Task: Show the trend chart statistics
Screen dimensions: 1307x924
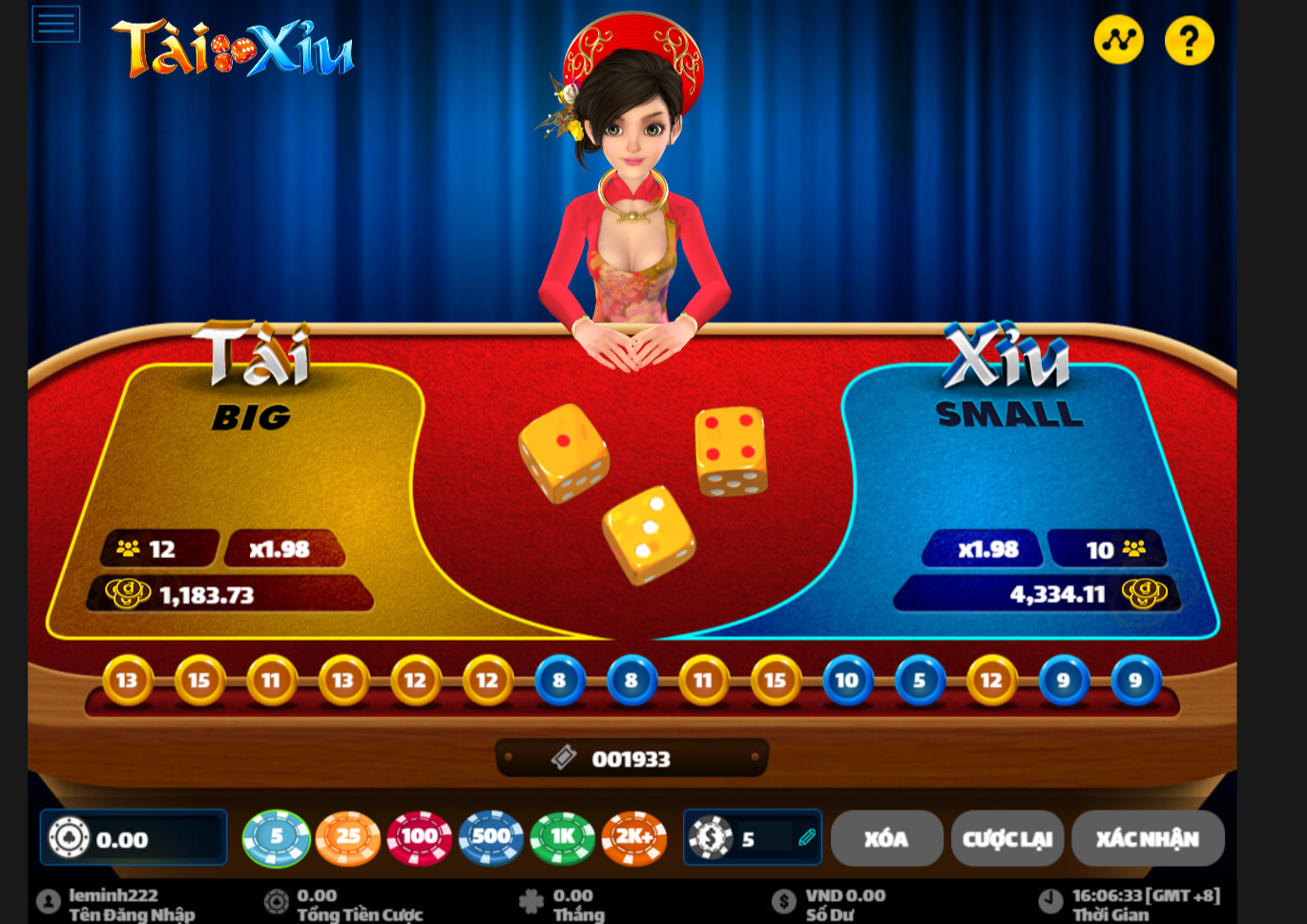Action: 1118,40
